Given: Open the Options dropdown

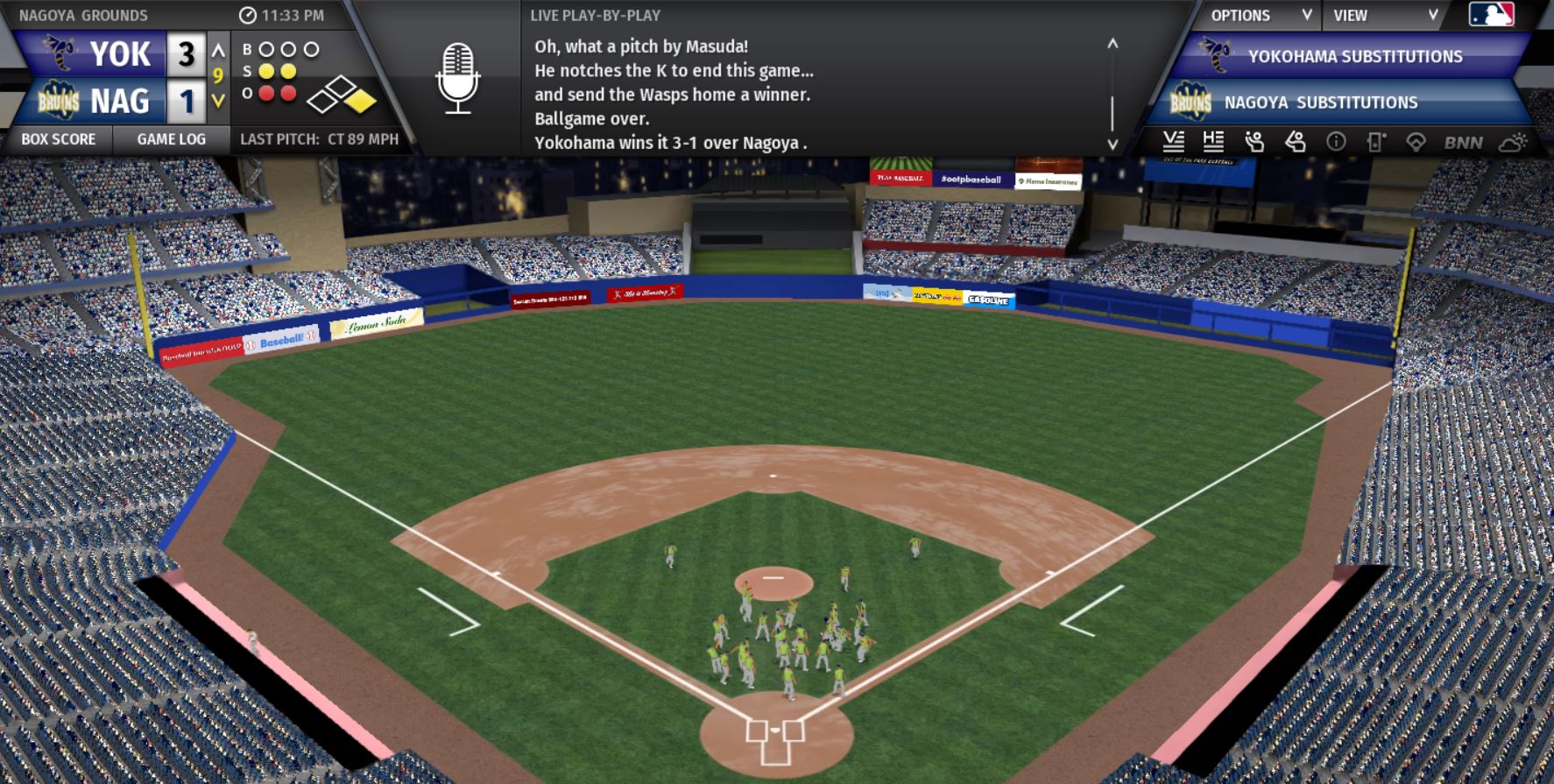Looking at the screenshot, I should tap(1260, 15).
